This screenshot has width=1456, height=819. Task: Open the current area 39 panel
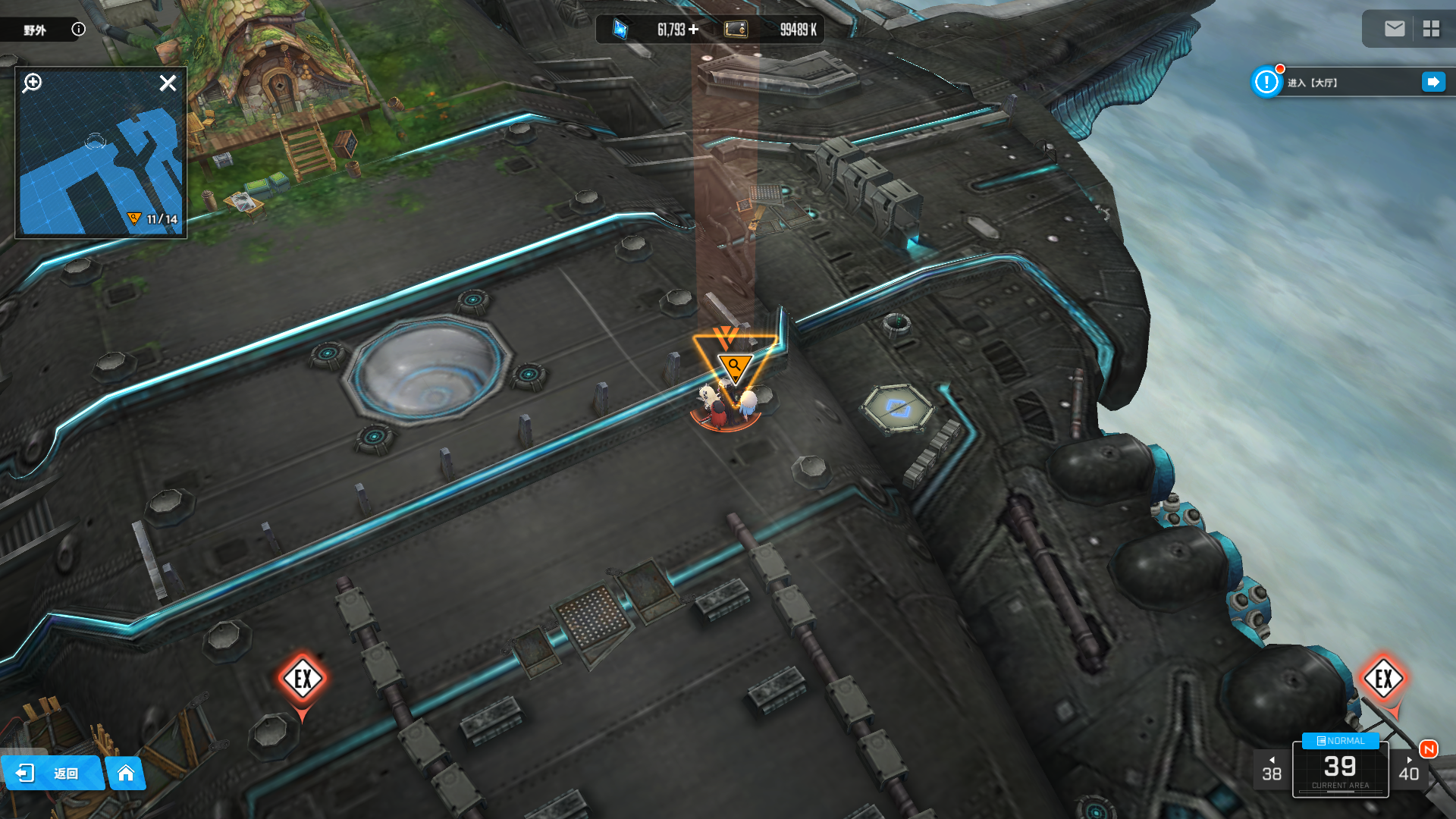[1340, 770]
